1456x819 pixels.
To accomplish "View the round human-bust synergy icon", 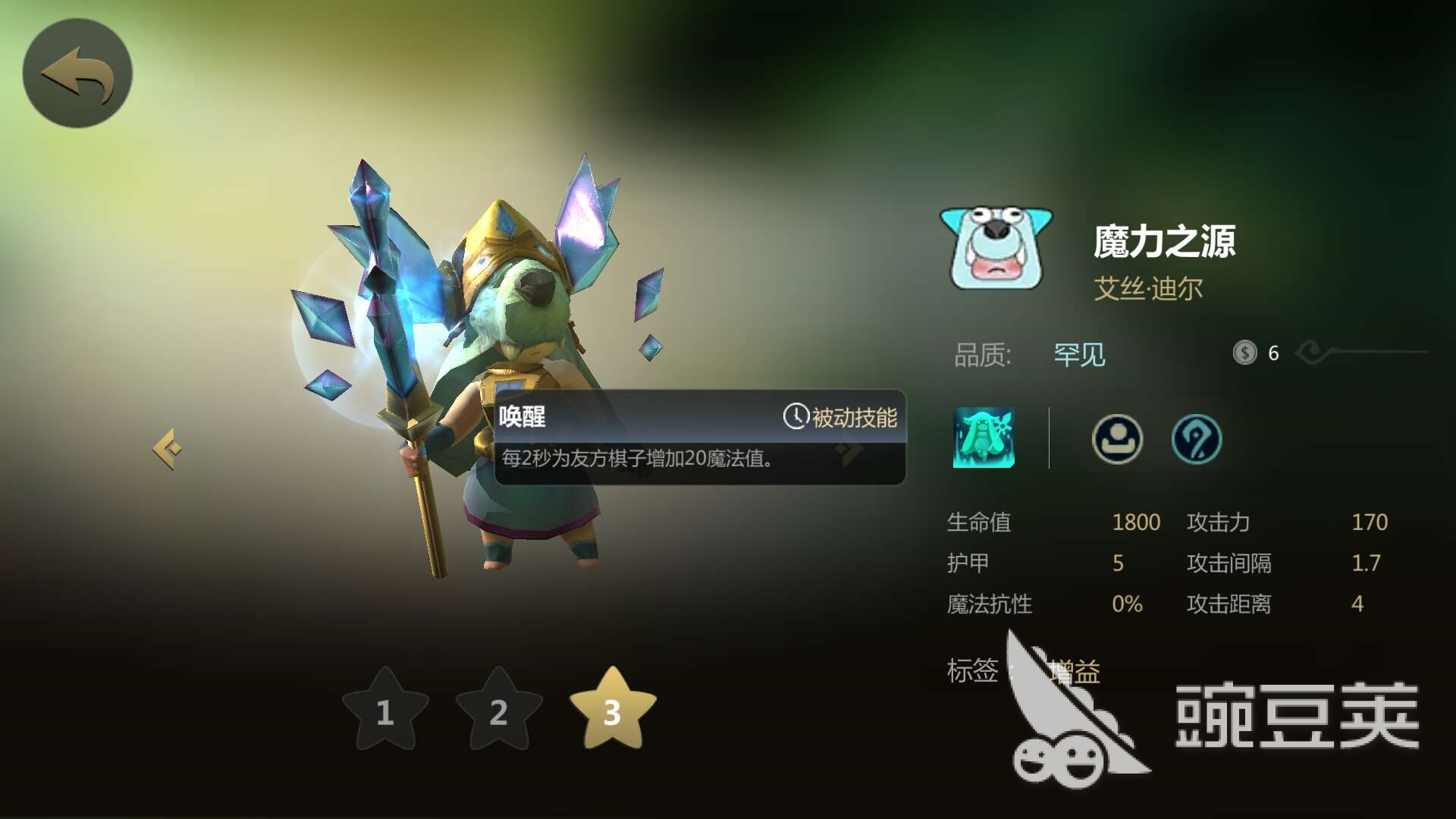I will click(x=1116, y=438).
